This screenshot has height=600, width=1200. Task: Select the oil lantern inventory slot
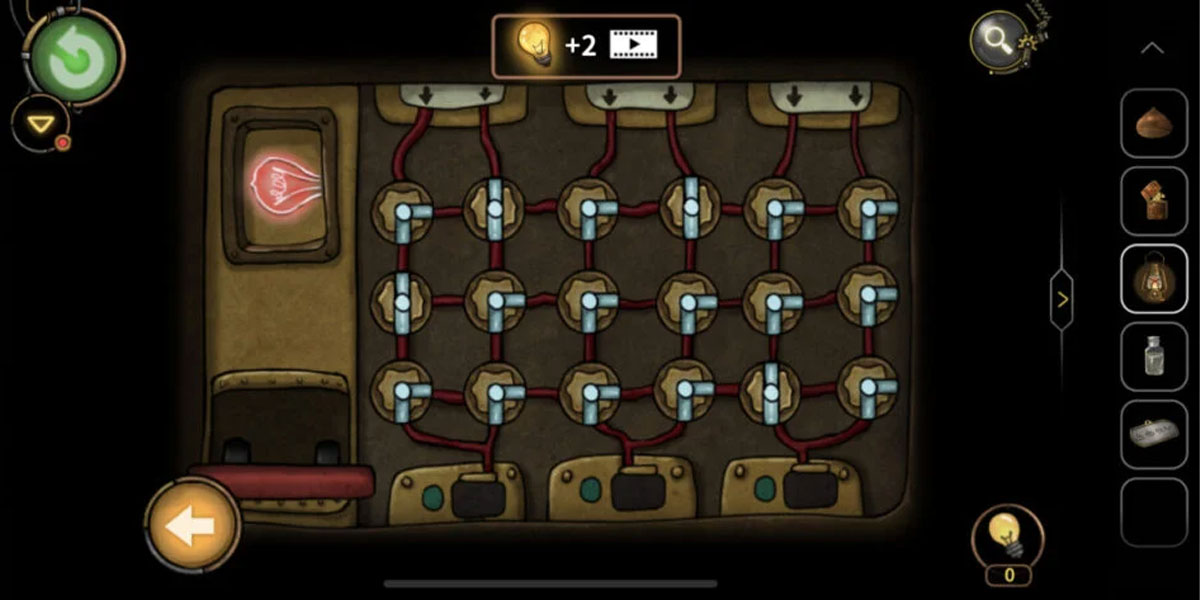[x=1153, y=279]
